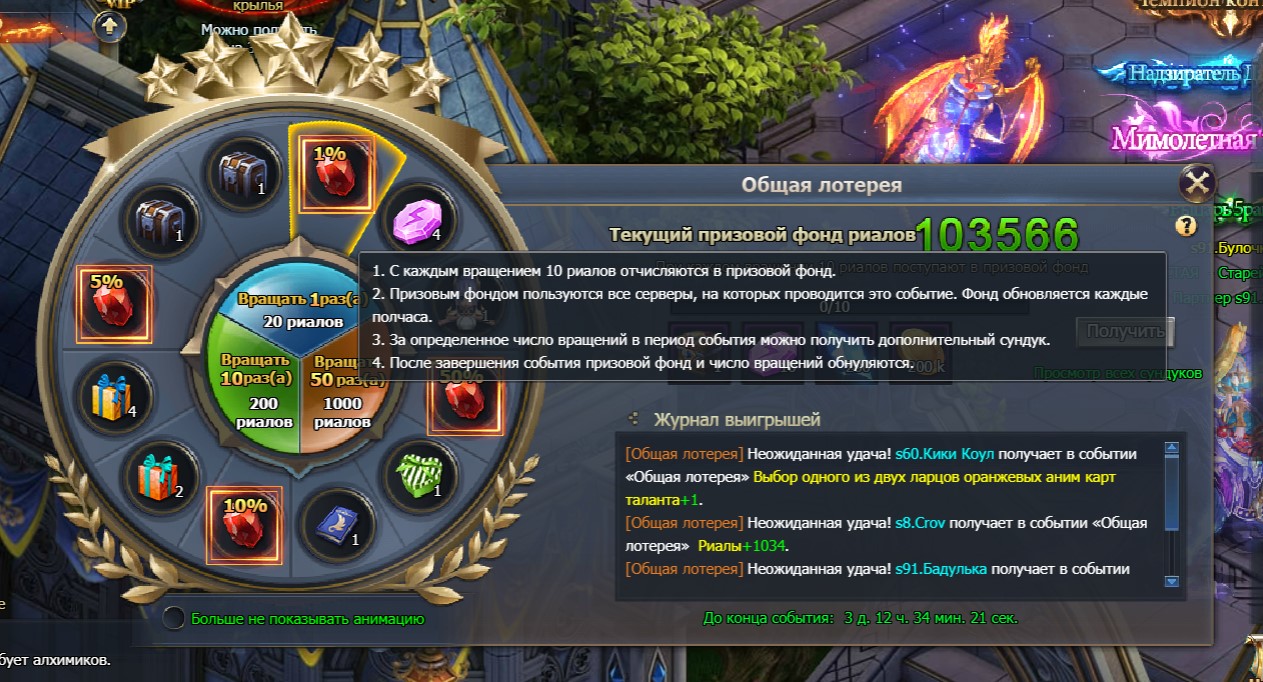View all chests link
The image size is (1263, 682).
coord(1117,373)
